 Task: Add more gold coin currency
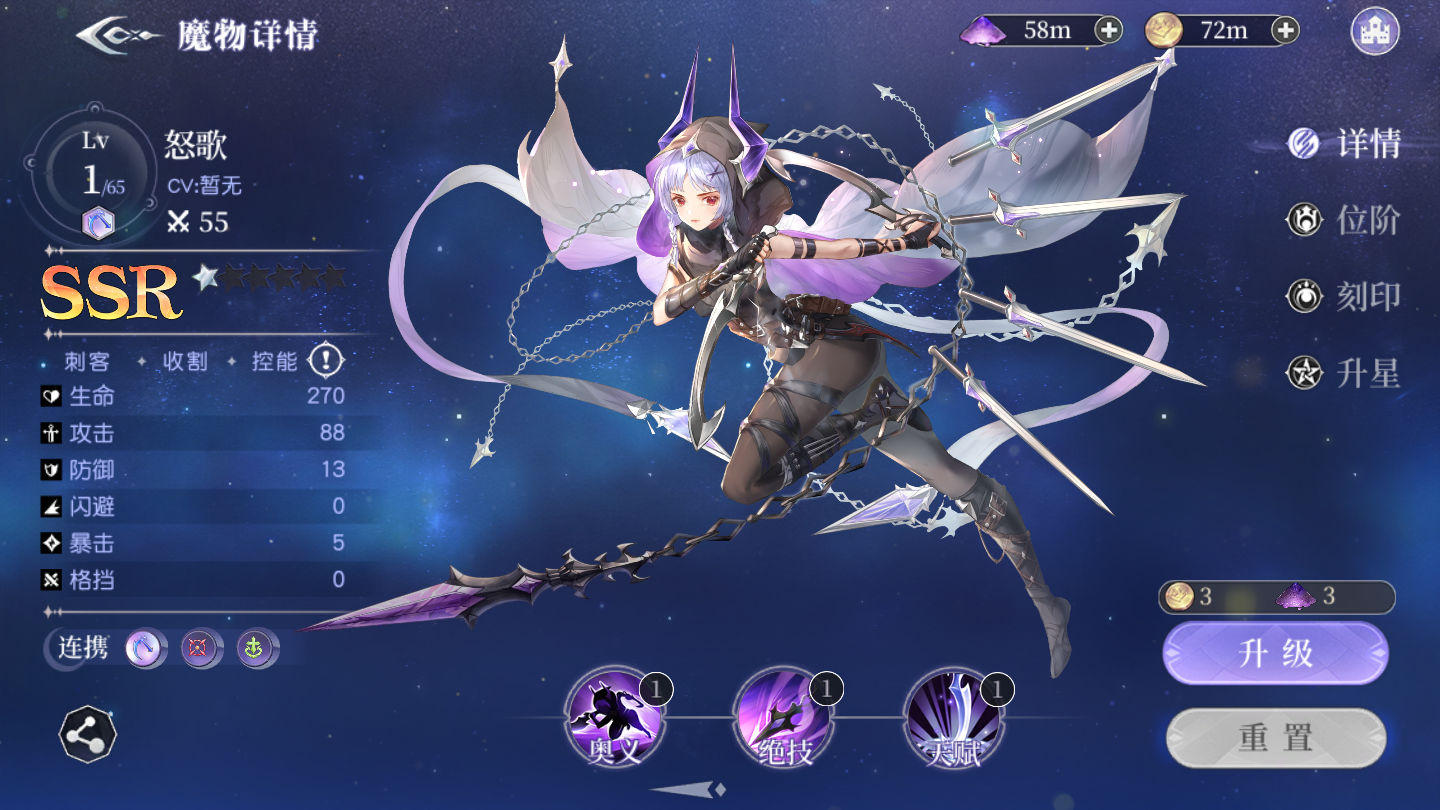1285,30
